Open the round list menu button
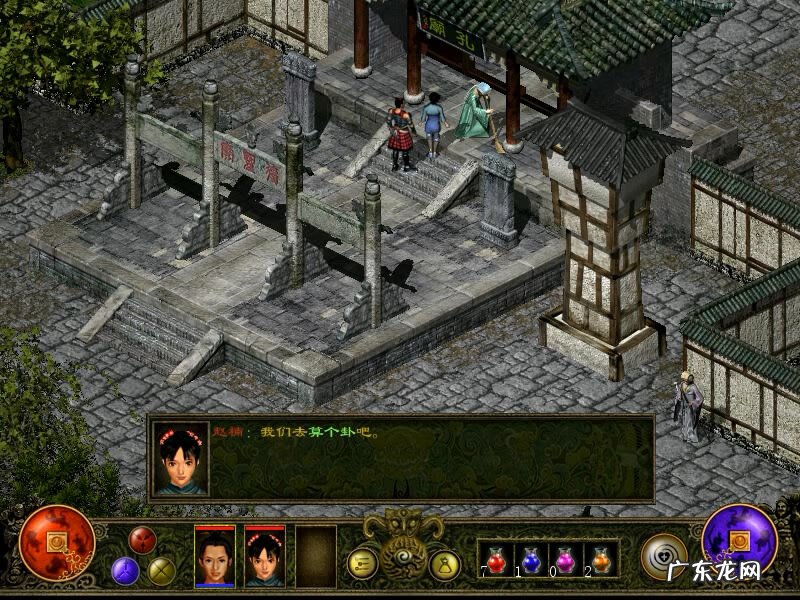The width and height of the screenshot is (800, 600). pyautogui.click(x=362, y=564)
